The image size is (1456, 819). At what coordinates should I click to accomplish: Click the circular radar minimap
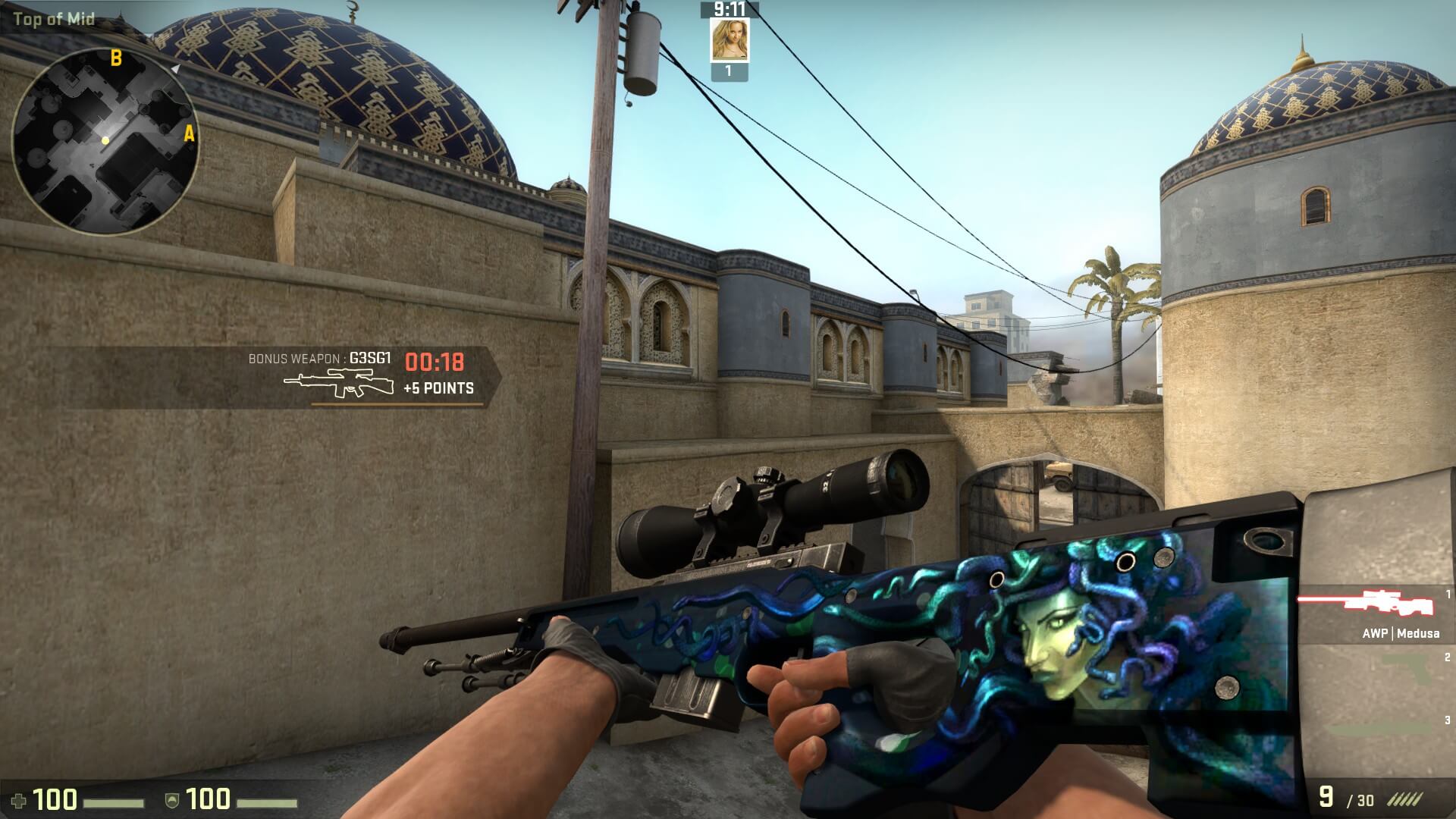(x=105, y=141)
